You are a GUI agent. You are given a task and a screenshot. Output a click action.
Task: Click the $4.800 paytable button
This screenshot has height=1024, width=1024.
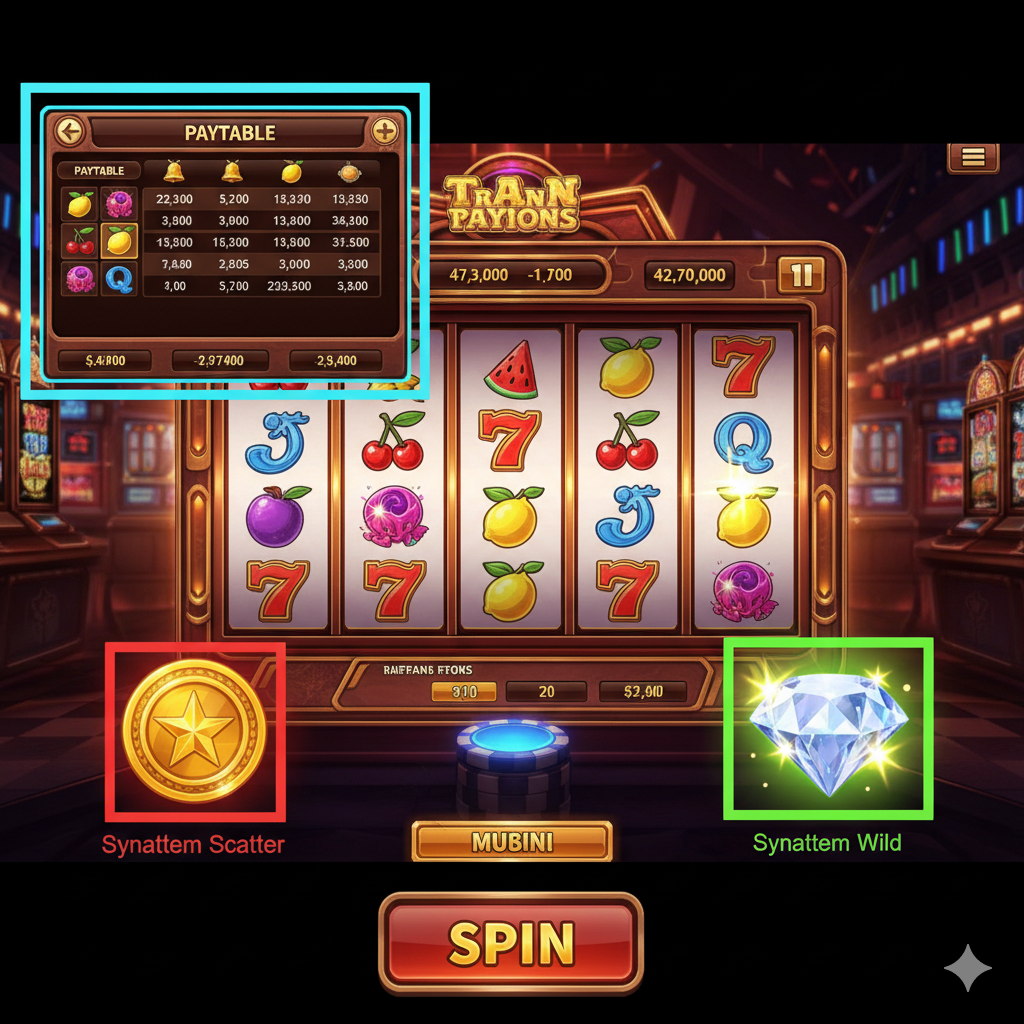coord(105,360)
